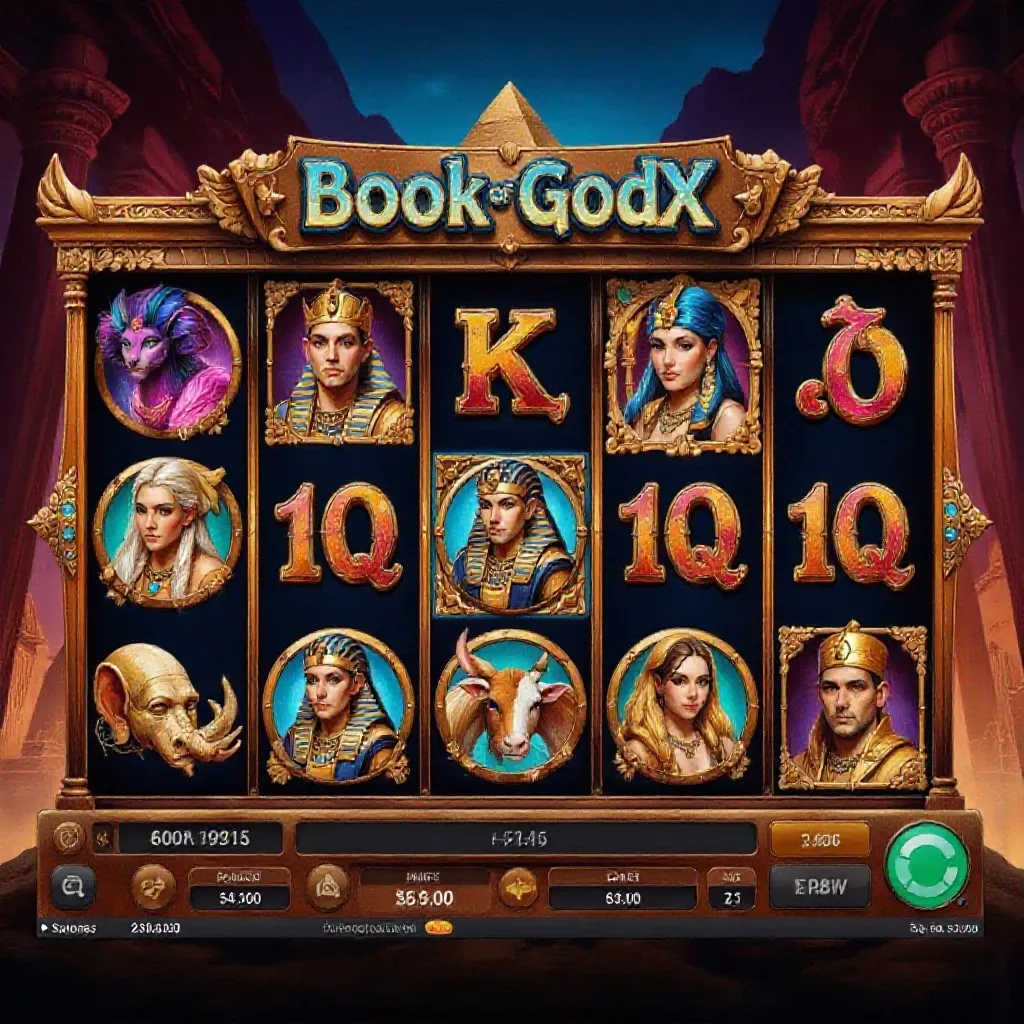The width and height of the screenshot is (1024, 1024).
Task: Click the small orange badge in bottom bar
Action: point(438,928)
